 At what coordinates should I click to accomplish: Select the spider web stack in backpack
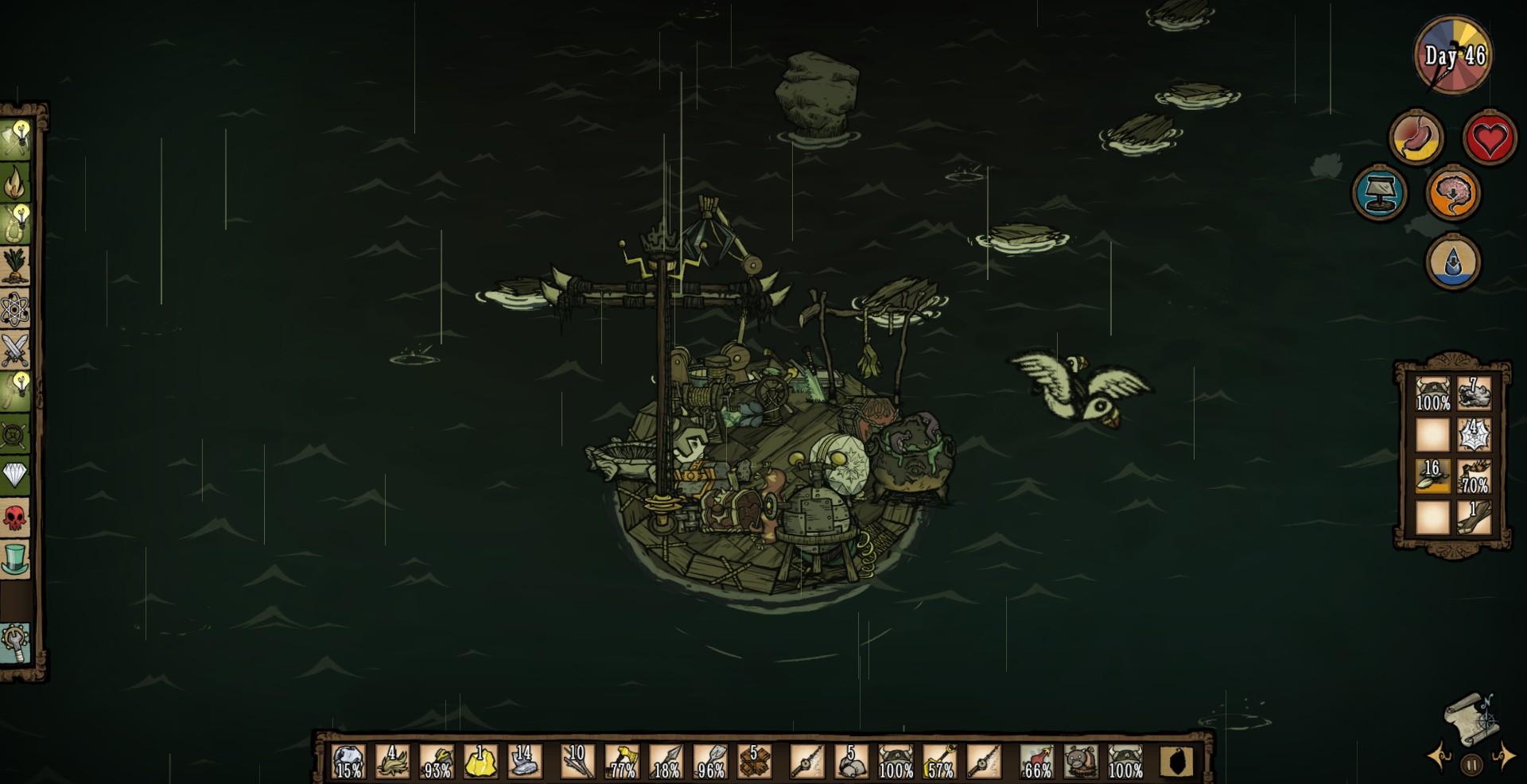pos(1474,434)
